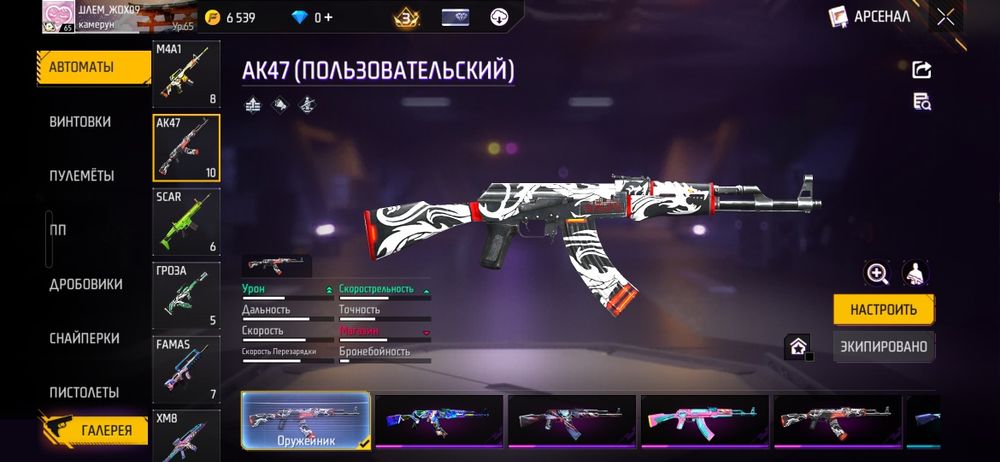Choose the Пистолеты category
This screenshot has height=462, width=1000.
coord(84,392)
